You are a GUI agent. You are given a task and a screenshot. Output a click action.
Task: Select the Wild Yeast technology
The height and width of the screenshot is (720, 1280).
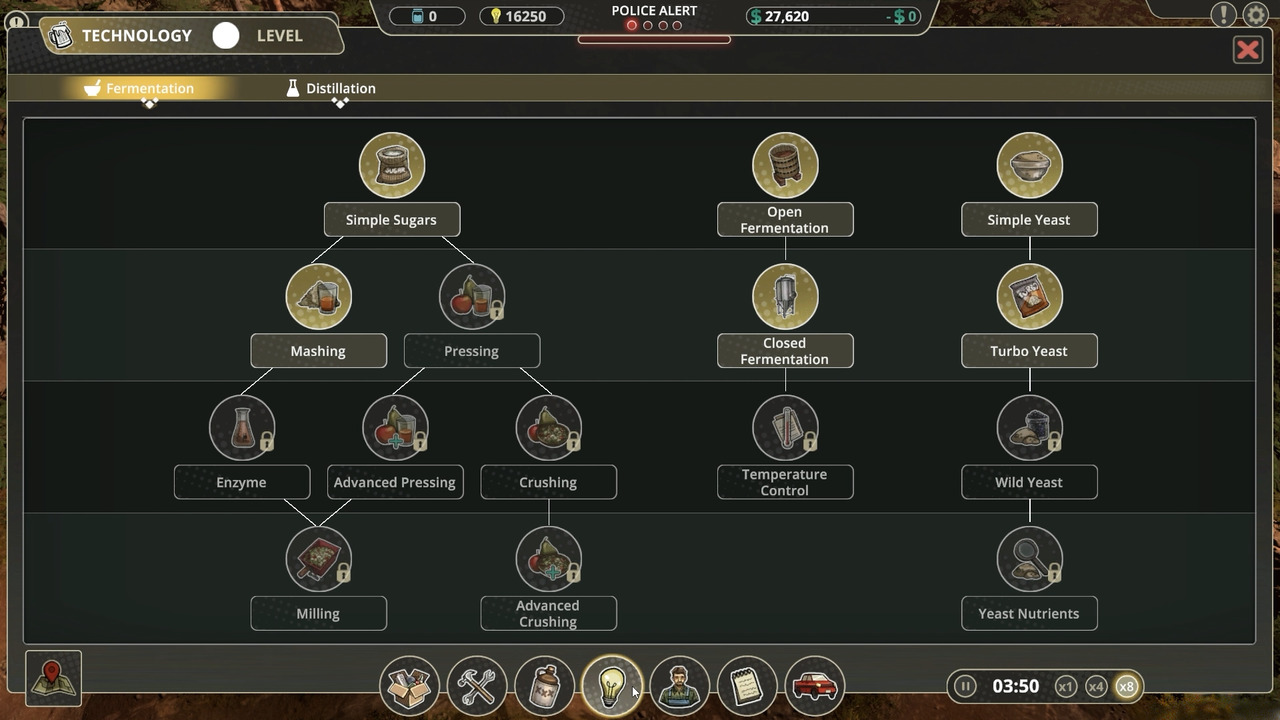pos(1029,428)
